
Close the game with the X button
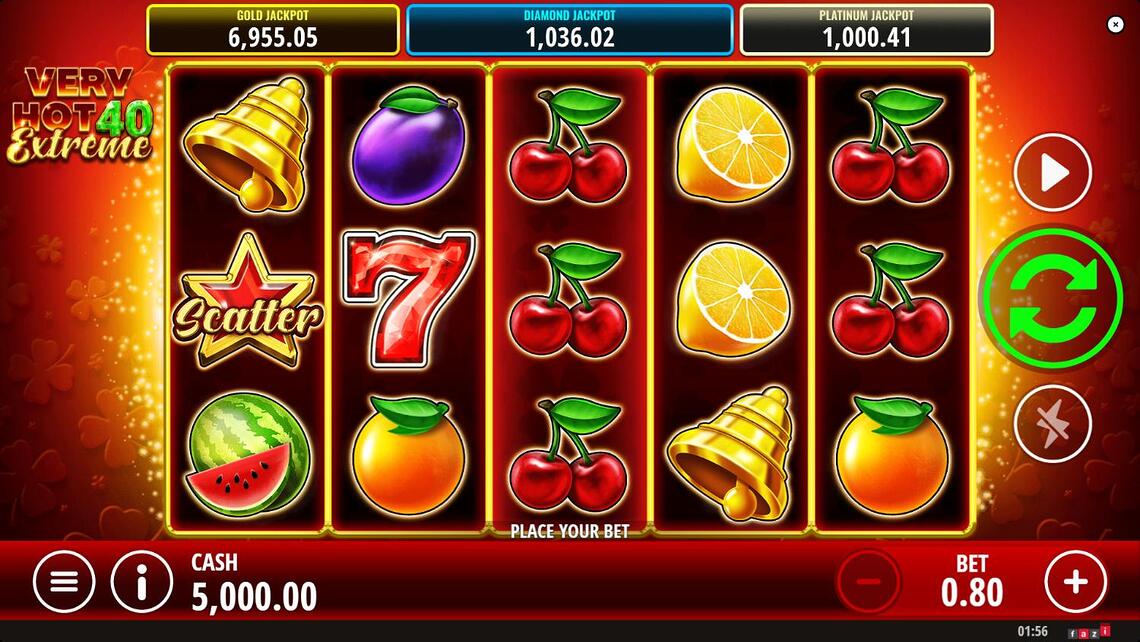[x=1116, y=25]
